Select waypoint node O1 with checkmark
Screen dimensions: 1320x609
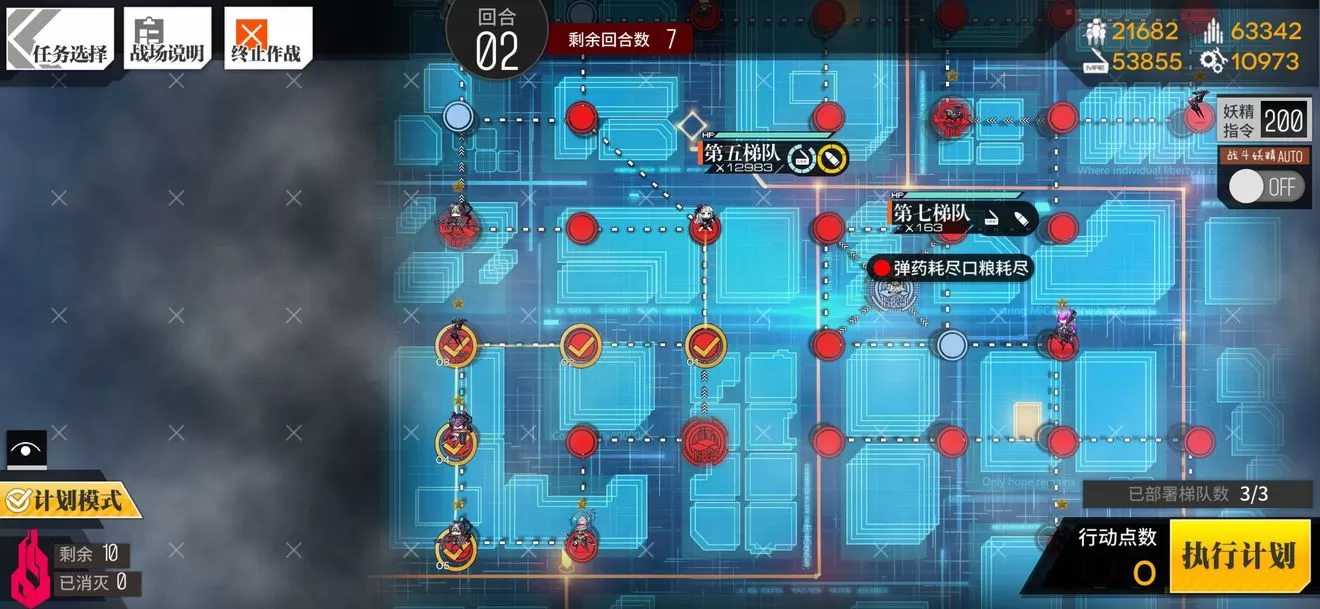coord(705,346)
